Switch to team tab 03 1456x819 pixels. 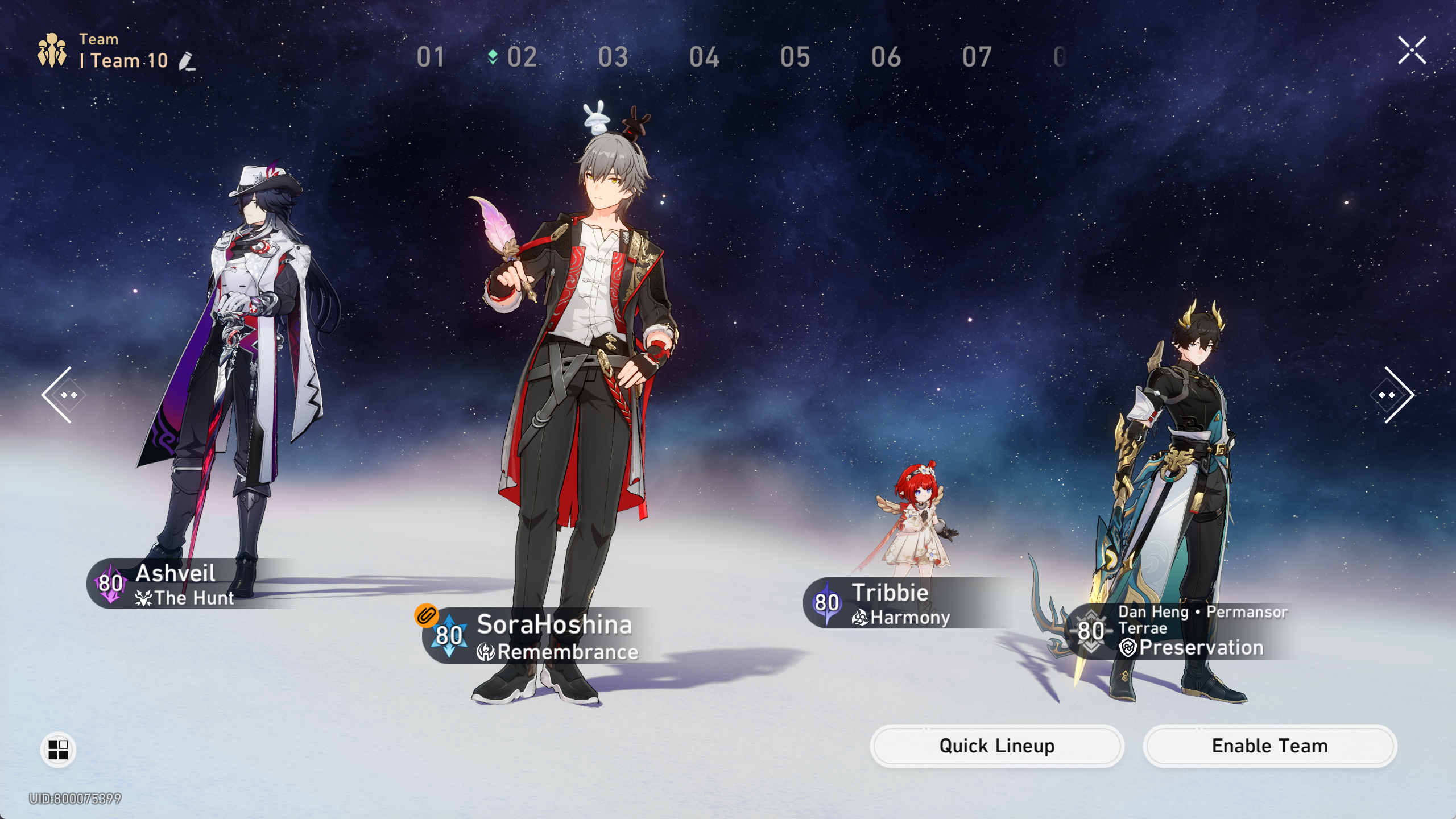coord(613,57)
